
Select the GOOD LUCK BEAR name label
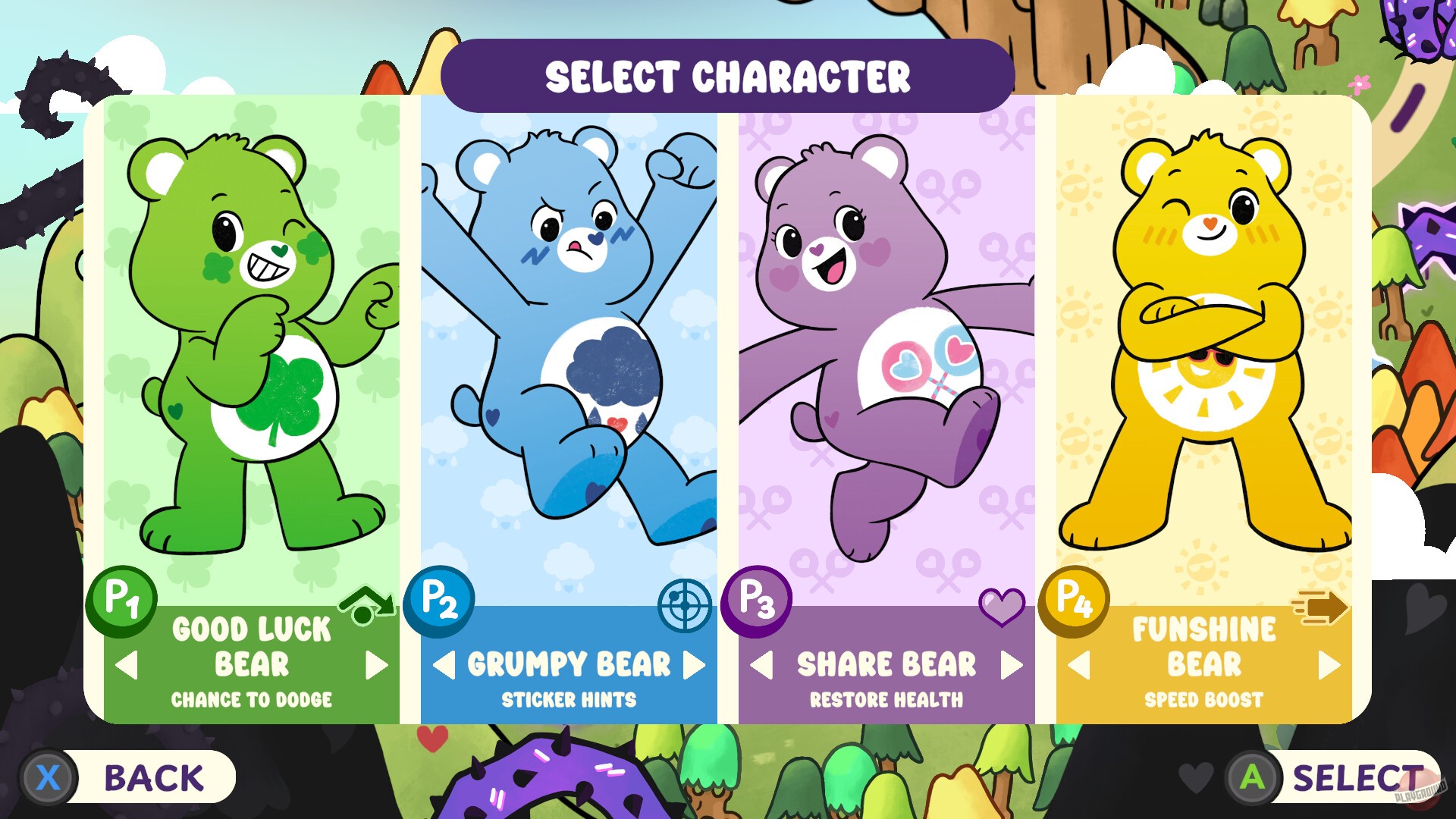[x=250, y=646]
